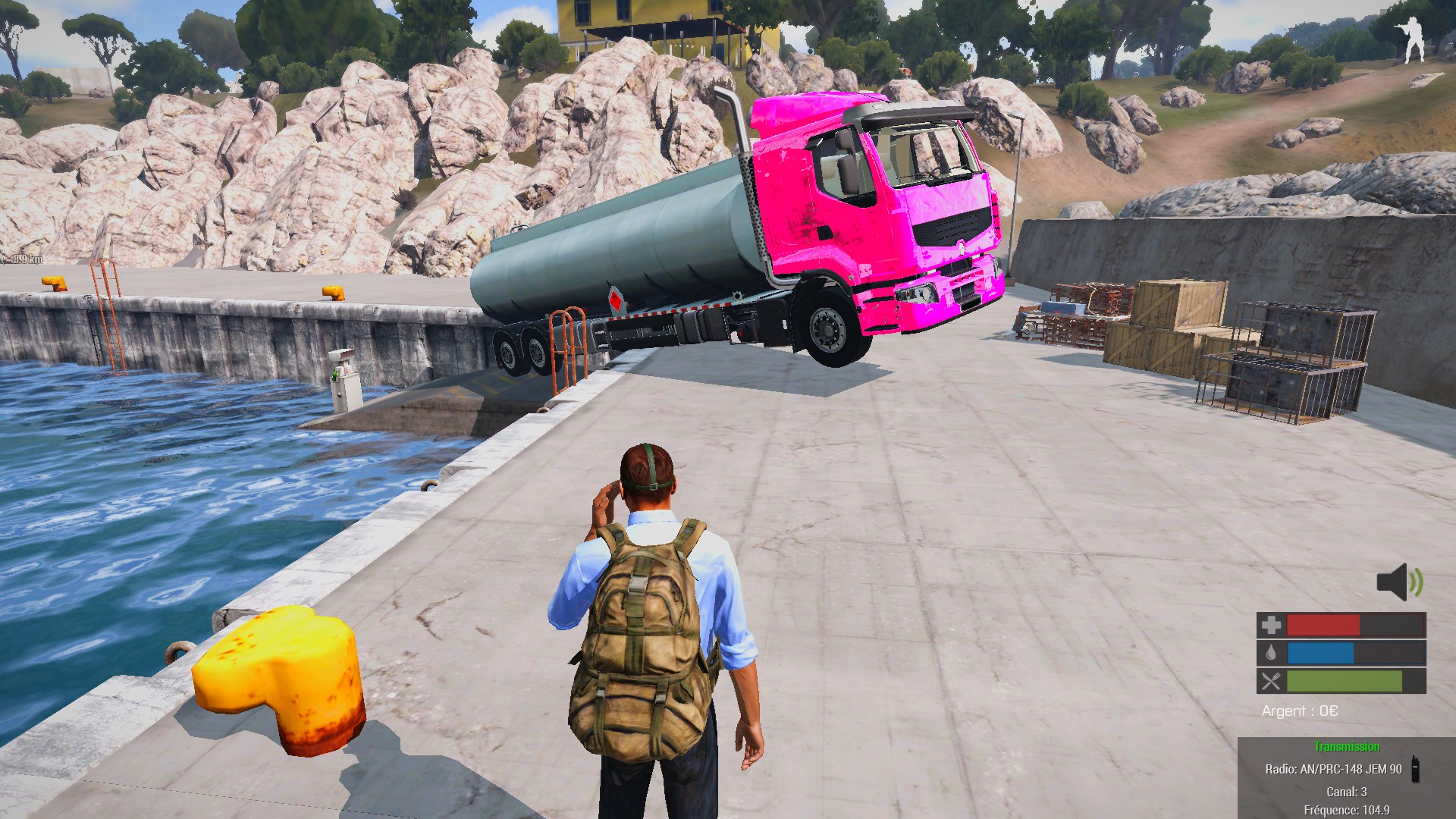Click the speaker voice transmission icon
The image size is (1456, 819).
(1399, 582)
